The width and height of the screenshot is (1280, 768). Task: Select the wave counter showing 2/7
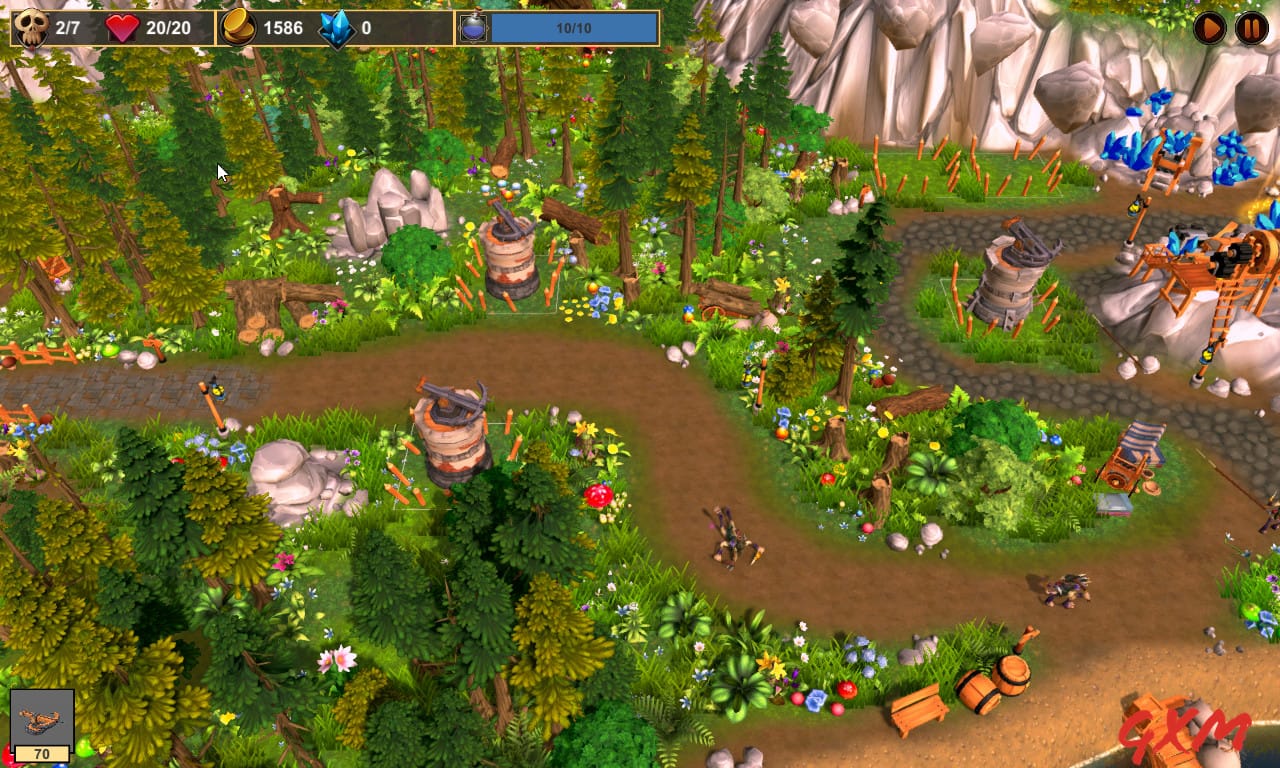point(68,28)
